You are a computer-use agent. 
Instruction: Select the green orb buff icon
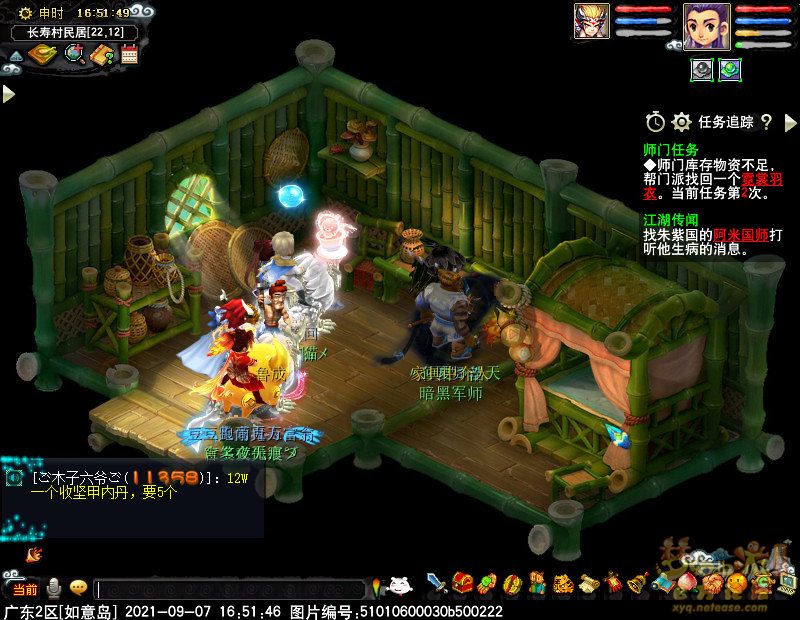coord(730,69)
